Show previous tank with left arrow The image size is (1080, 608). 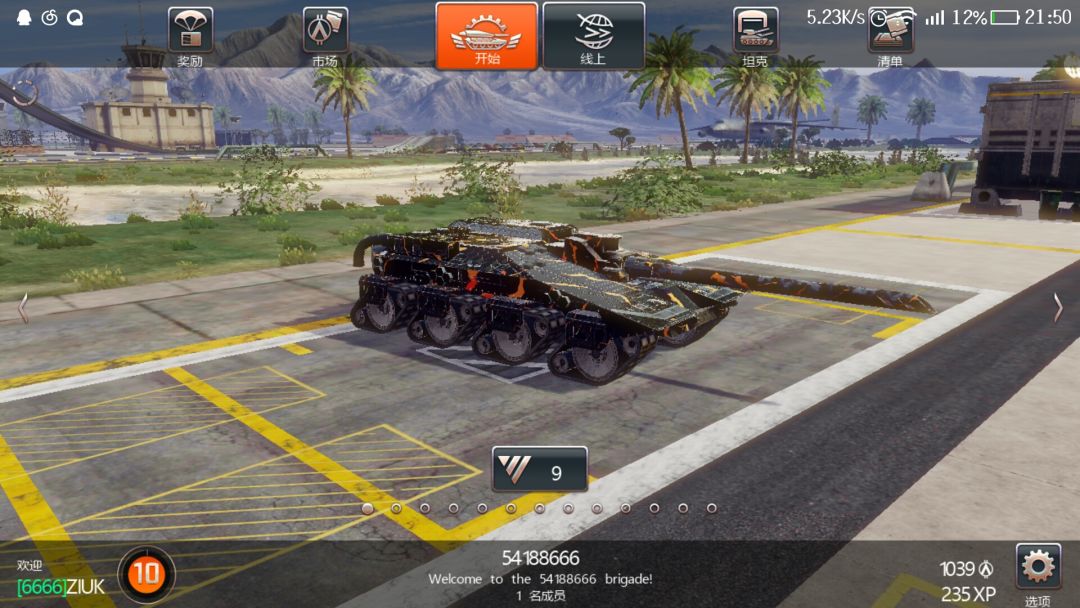click(x=23, y=308)
